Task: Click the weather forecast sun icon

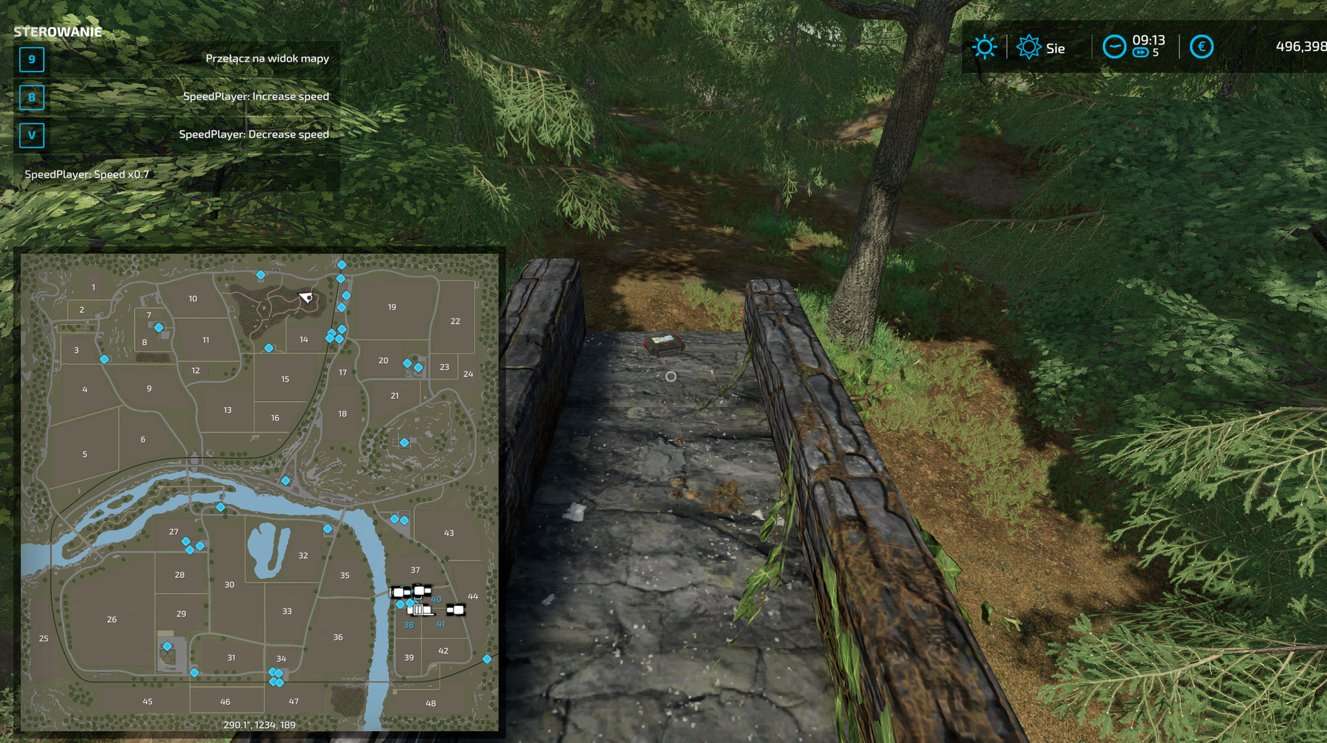Action: tap(983, 46)
